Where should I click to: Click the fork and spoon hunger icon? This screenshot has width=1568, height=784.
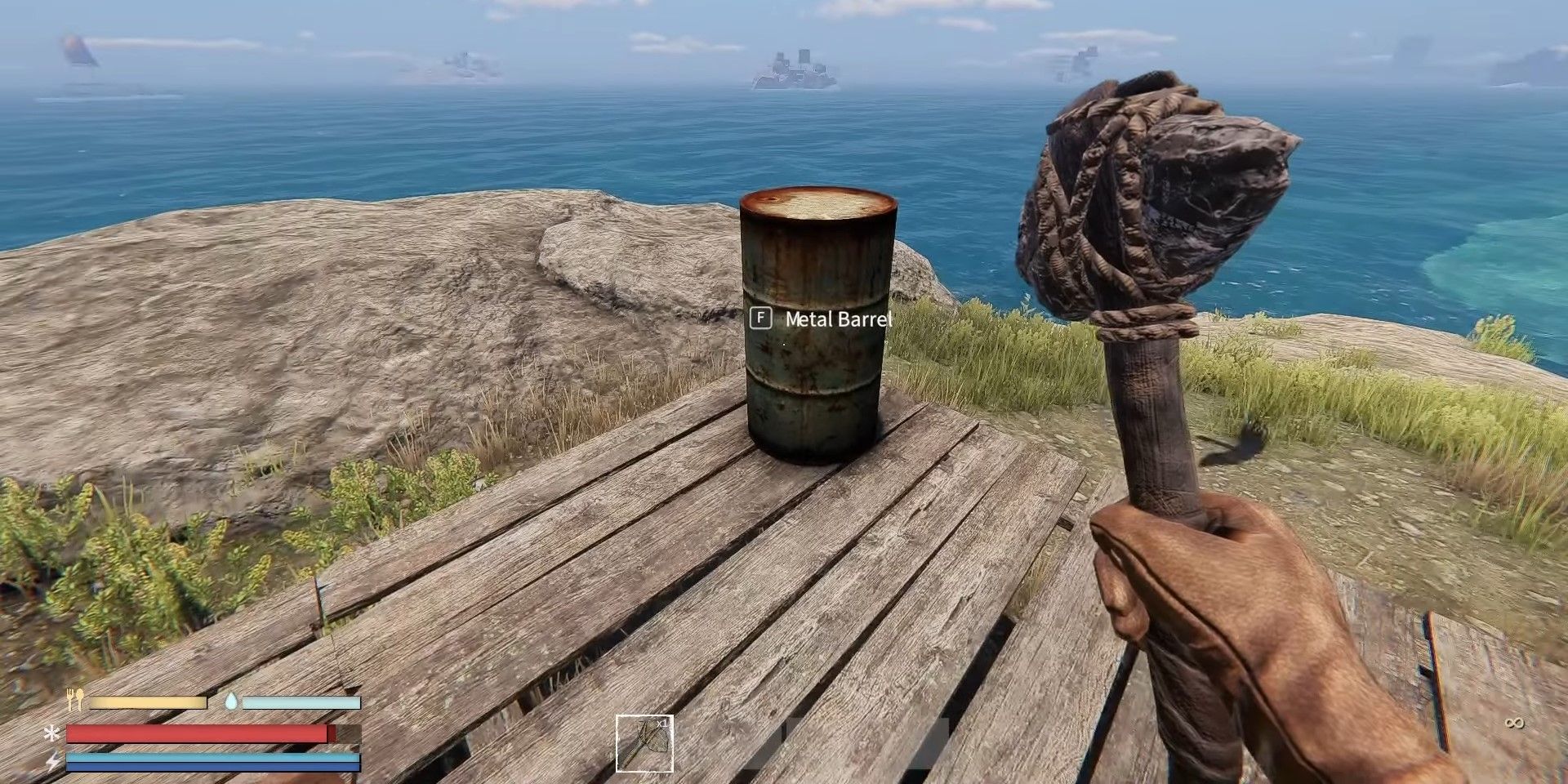coord(73,699)
